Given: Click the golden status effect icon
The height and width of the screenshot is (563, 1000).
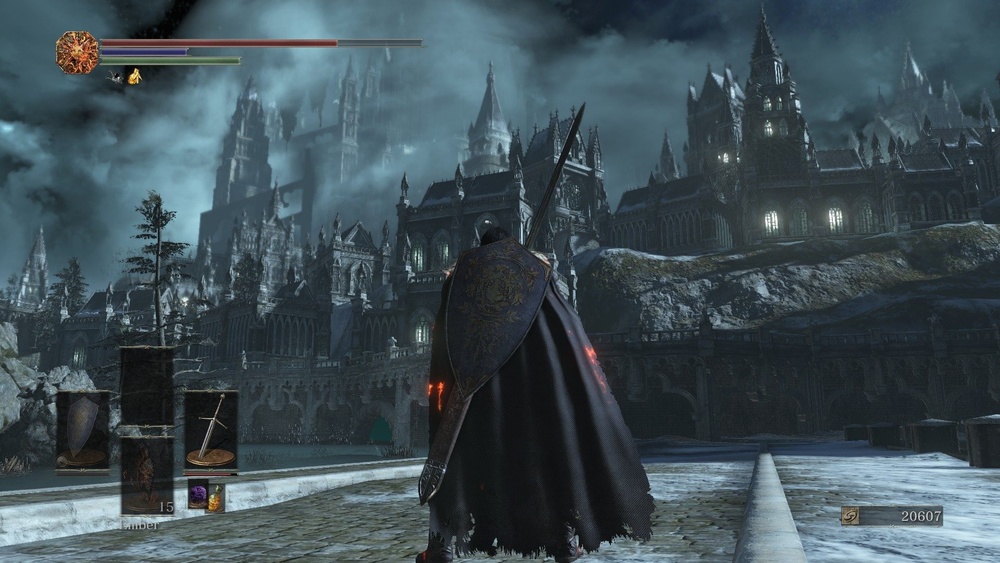Looking at the screenshot, I should pyautogui.click(x=134, y=76).
